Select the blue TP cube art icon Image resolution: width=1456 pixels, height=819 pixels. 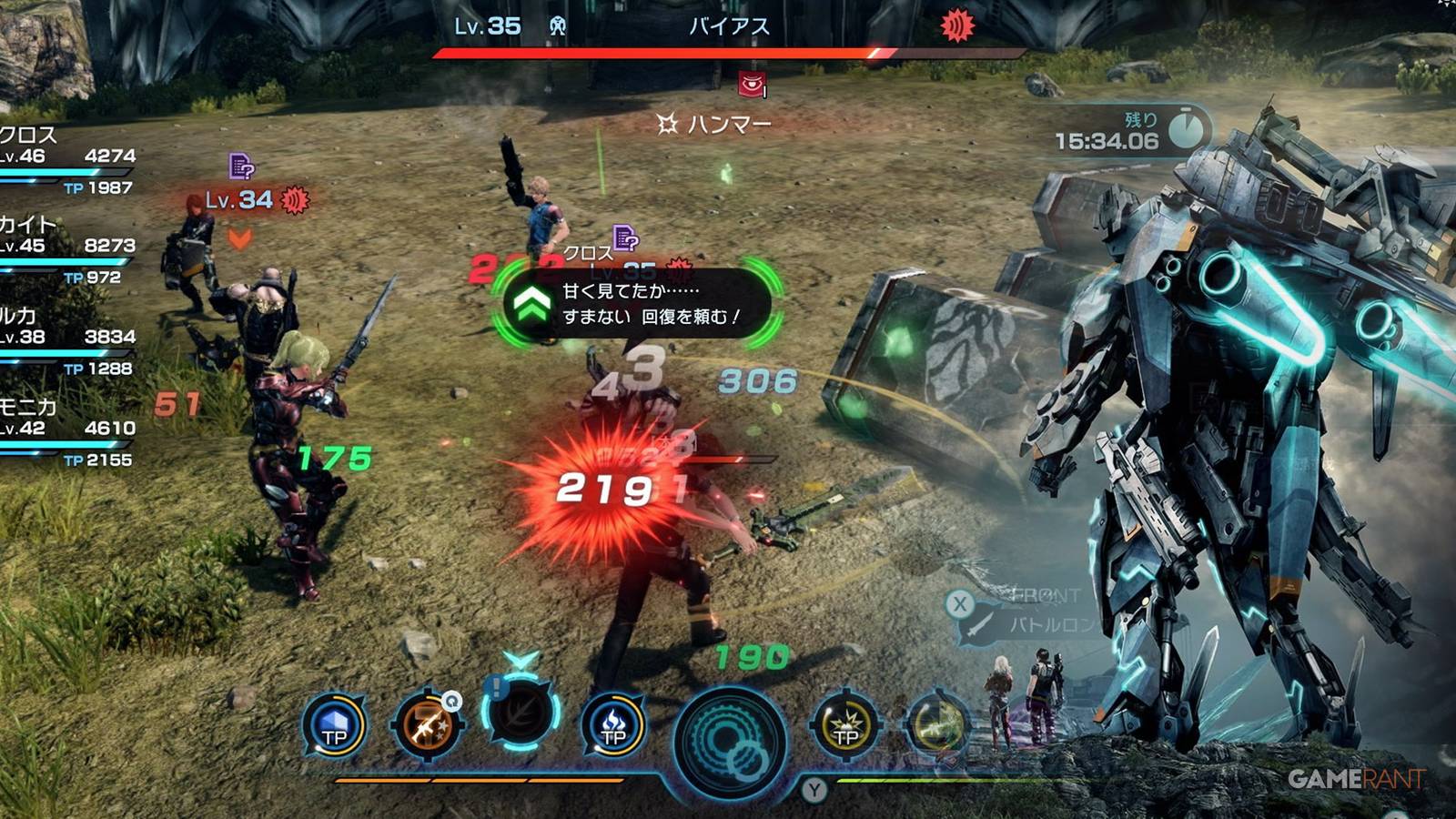coord(337,725)
